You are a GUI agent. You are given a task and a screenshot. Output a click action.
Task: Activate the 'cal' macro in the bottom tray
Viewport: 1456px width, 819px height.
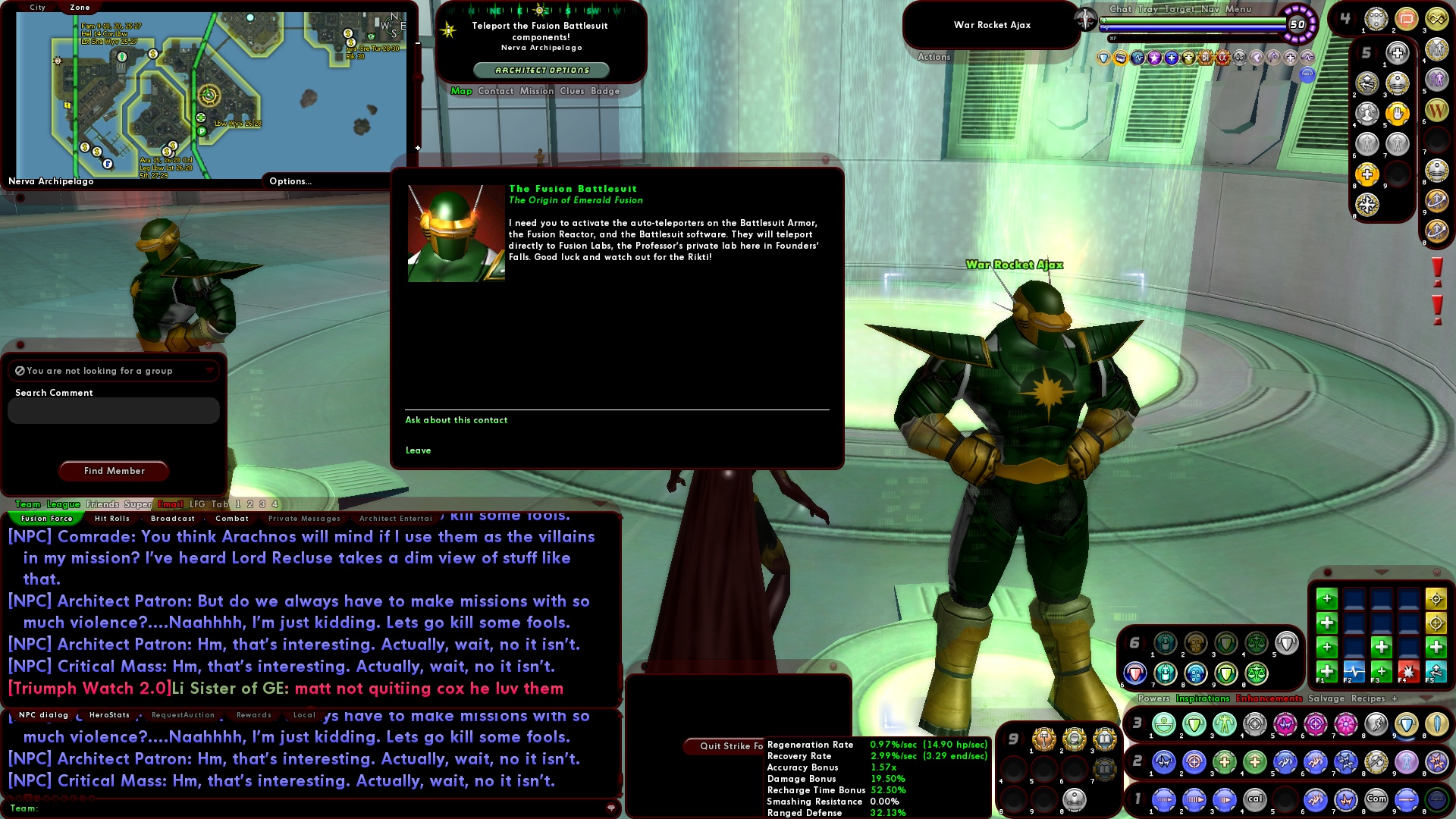pos(1255,799)
